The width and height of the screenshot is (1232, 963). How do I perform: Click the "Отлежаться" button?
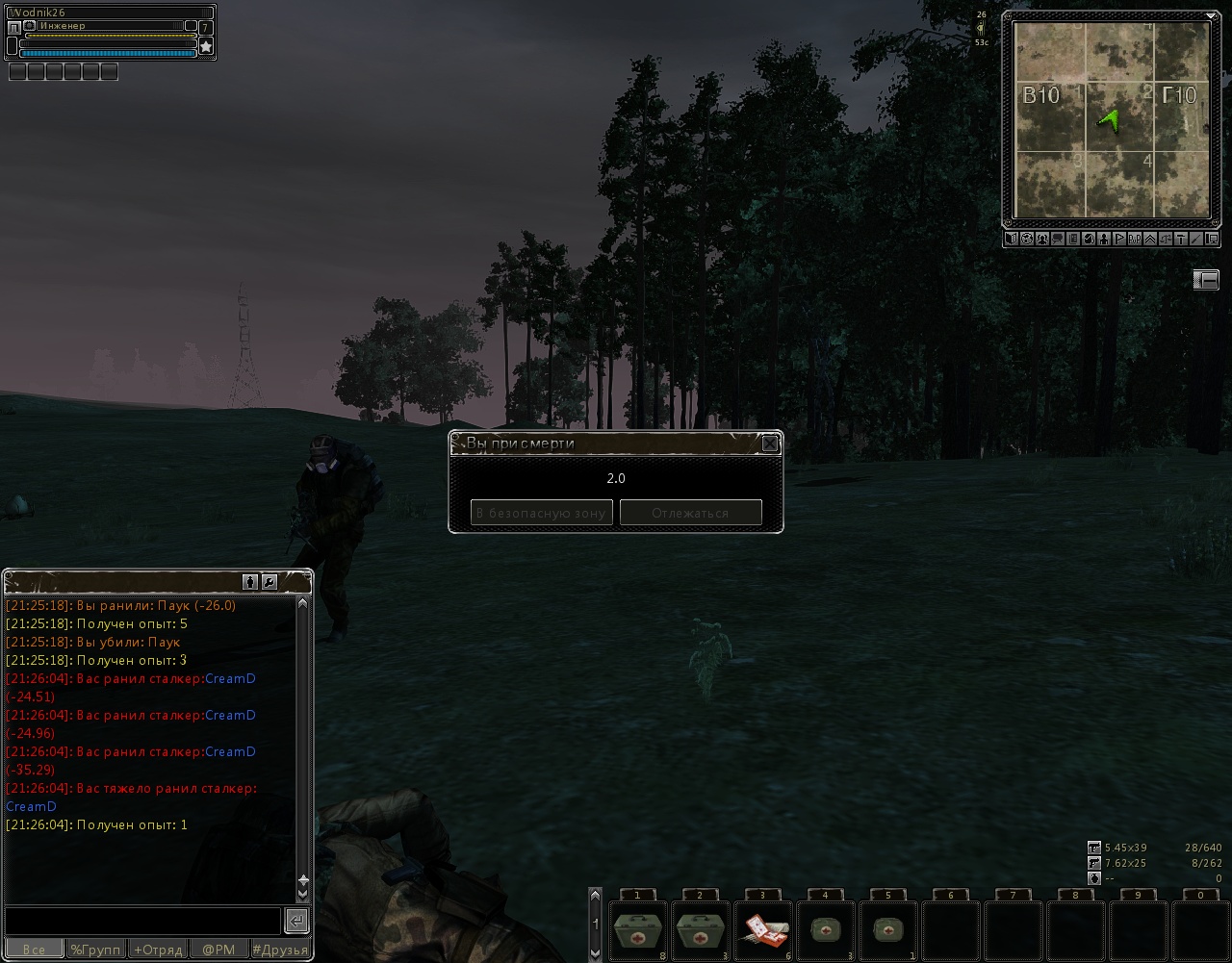[690, 513]
